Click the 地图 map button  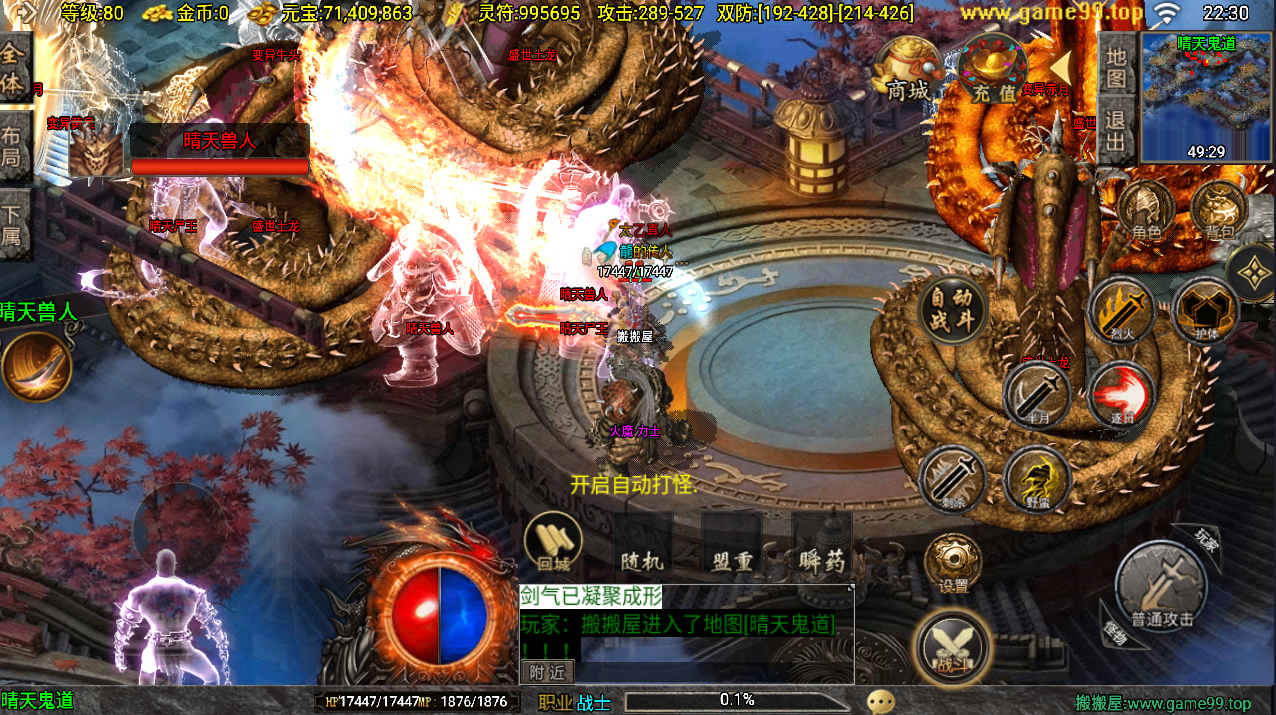tap(1116, 66)
